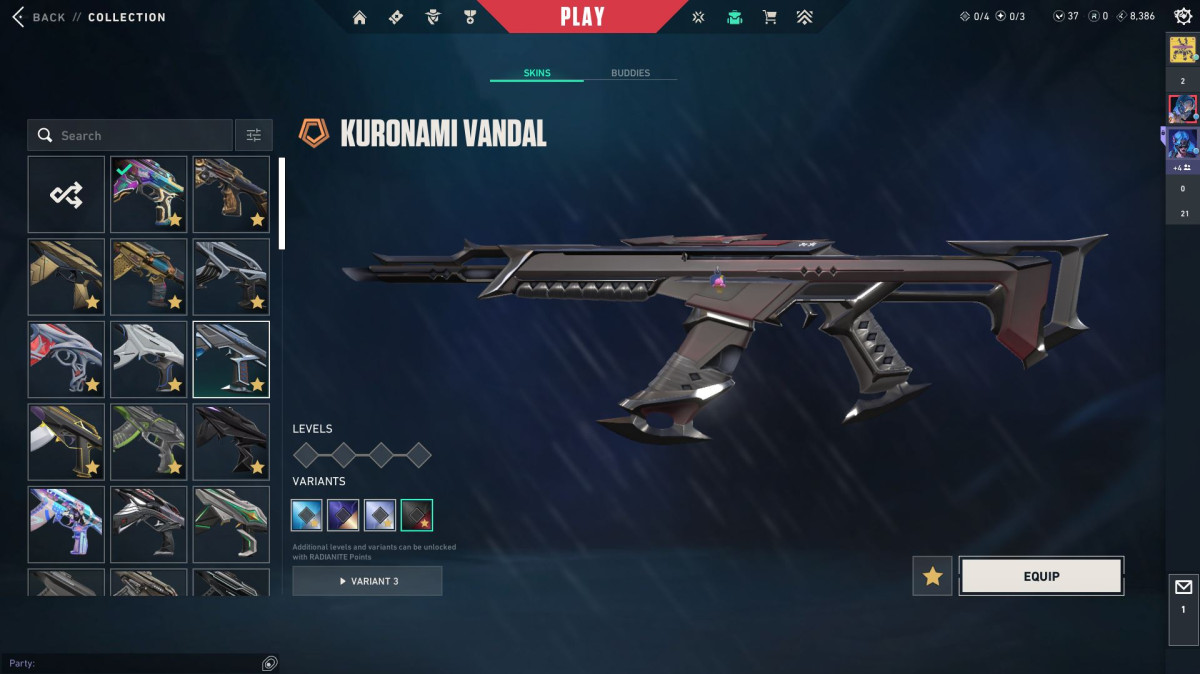The image size is (1200, 674).
Task: Open the skin filter options
Action: [x=254, y=135]
